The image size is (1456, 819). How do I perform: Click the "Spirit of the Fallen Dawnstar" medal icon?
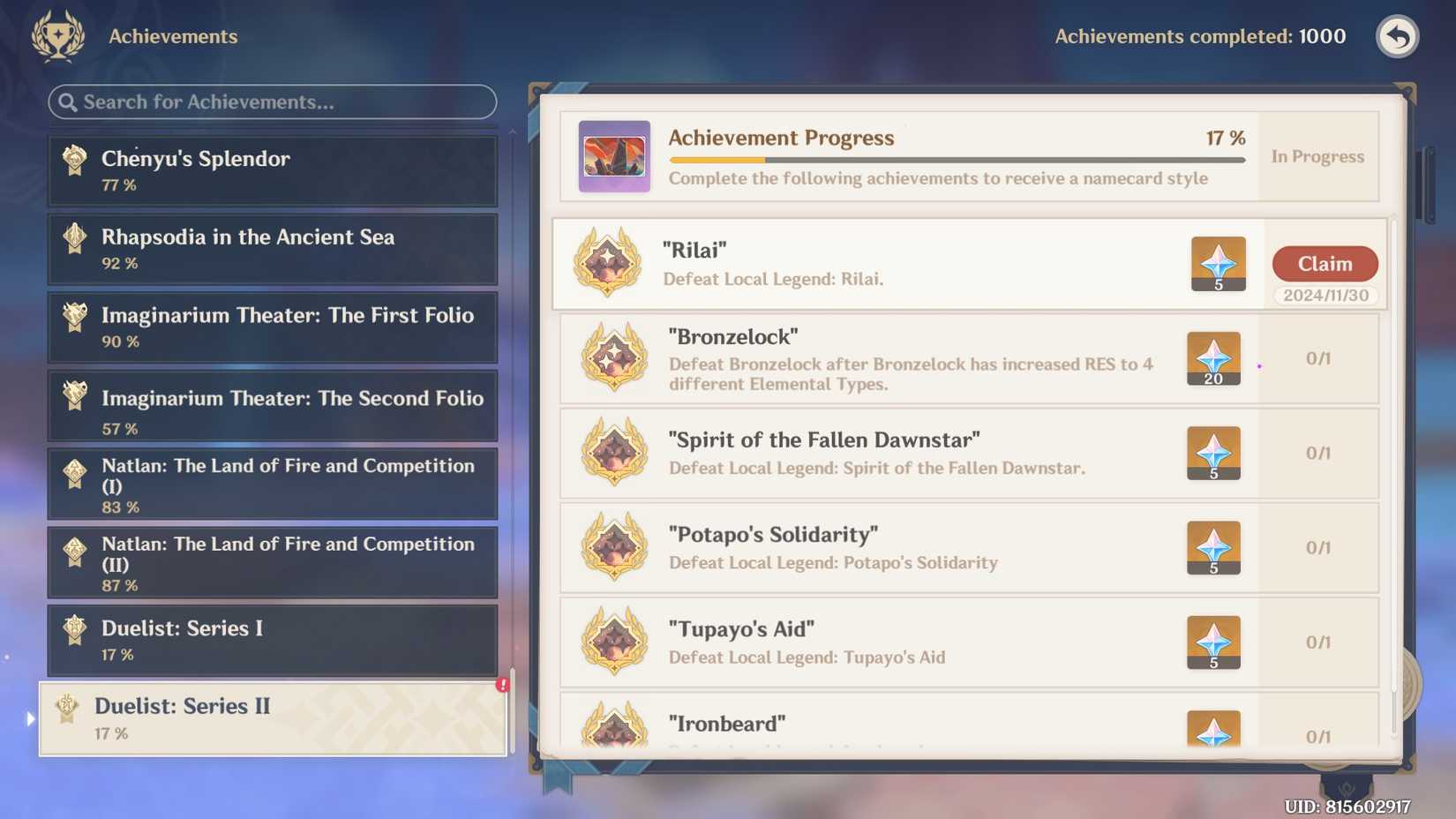613,453
